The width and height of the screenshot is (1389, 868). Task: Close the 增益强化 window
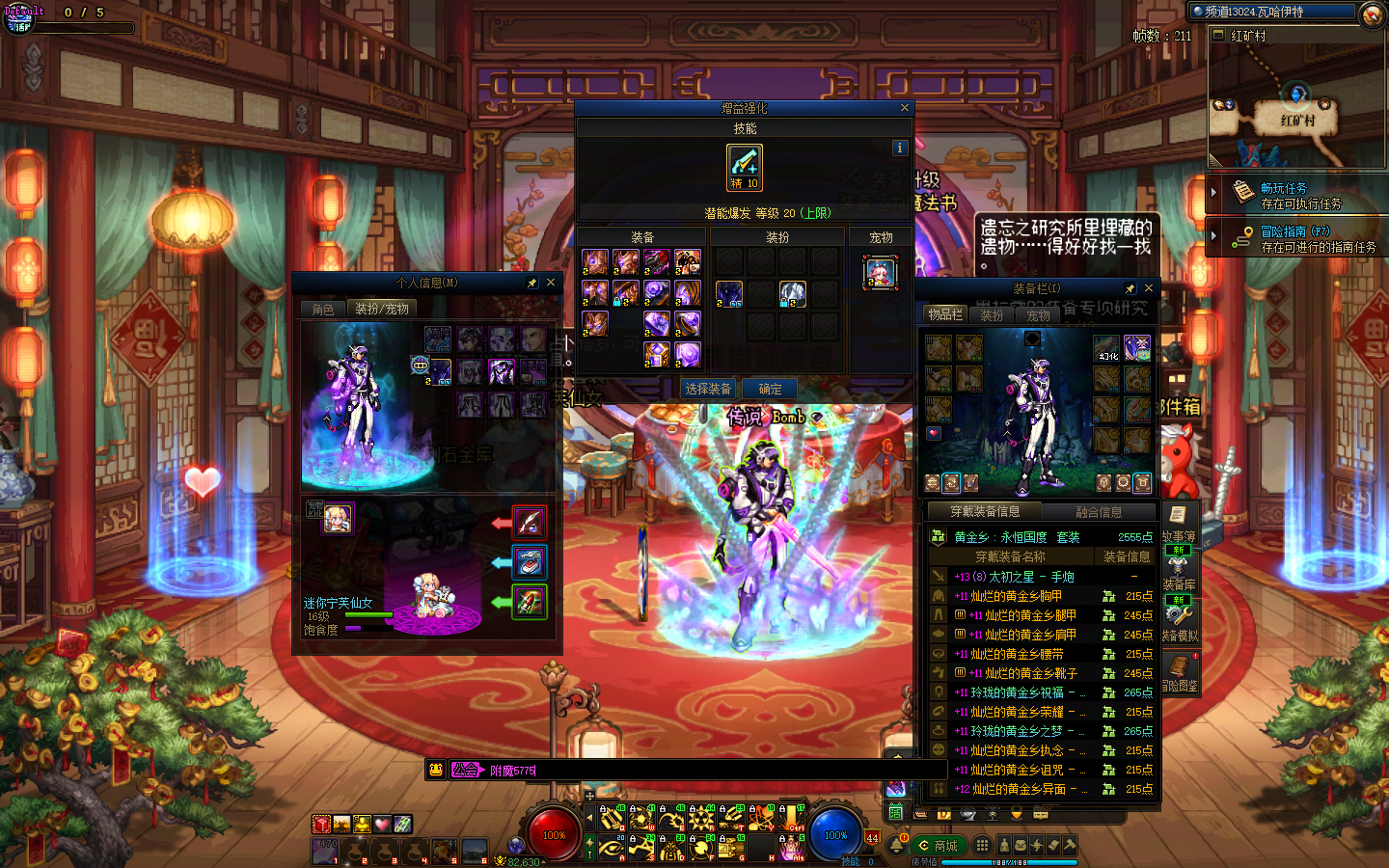[904, 108]
